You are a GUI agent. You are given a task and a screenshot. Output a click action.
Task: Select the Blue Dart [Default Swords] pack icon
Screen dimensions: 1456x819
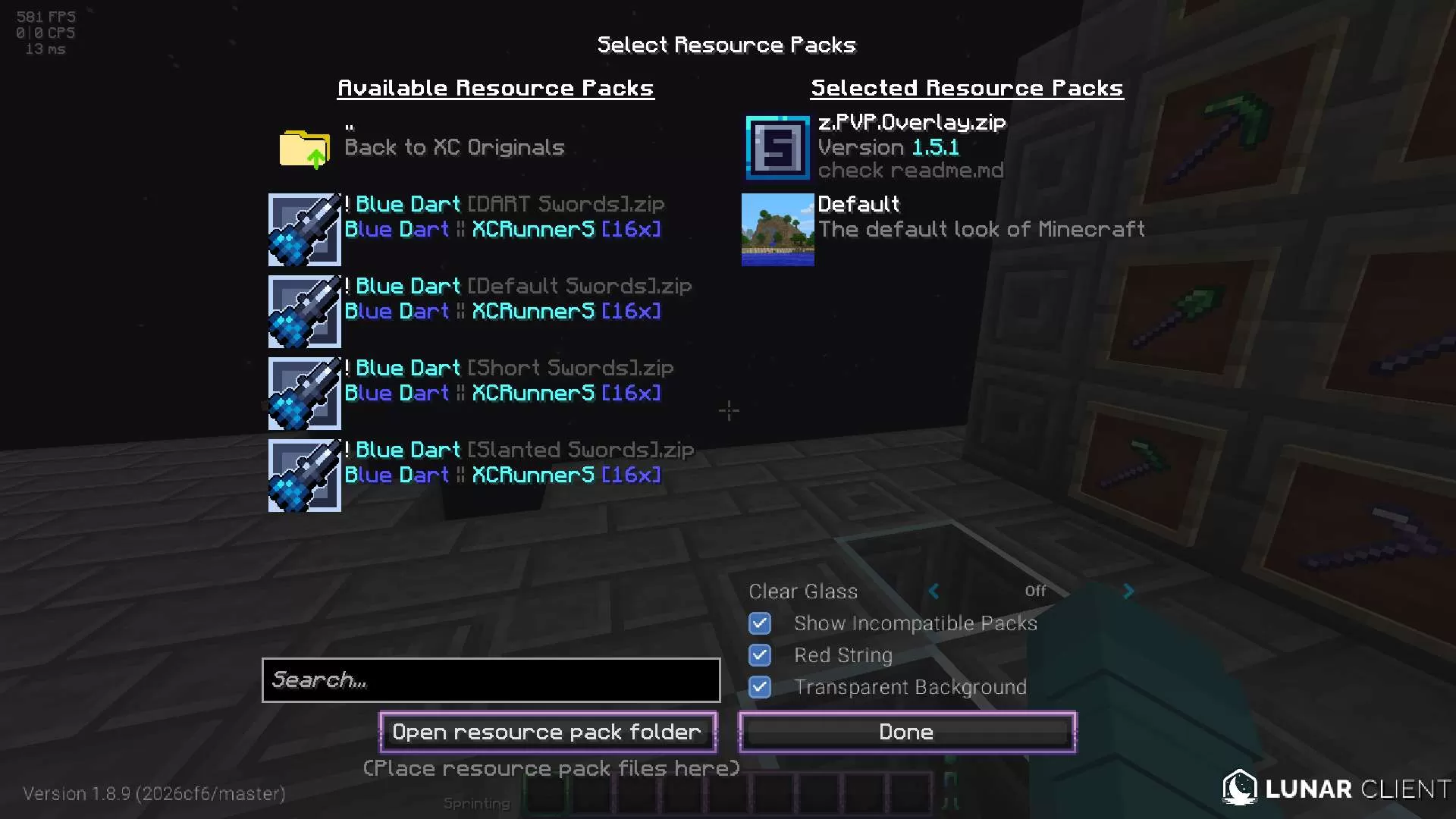(x=304, y=311)
